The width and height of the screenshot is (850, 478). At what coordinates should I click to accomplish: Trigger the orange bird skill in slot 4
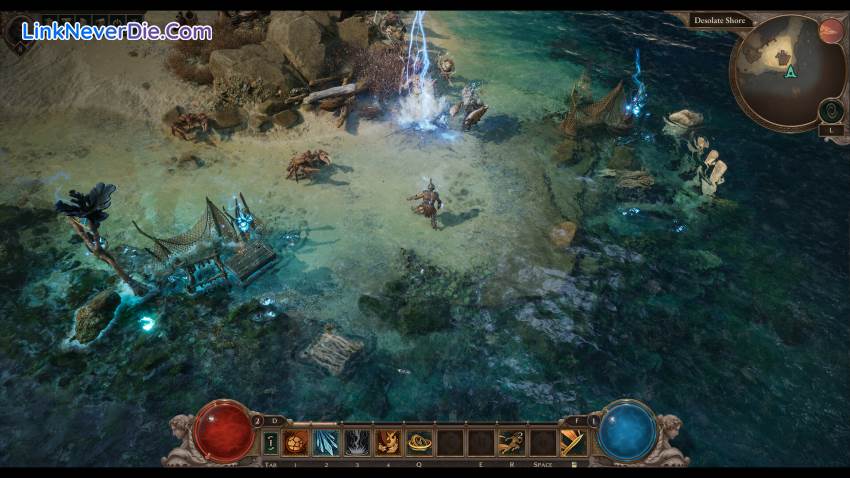click(388, 442)
